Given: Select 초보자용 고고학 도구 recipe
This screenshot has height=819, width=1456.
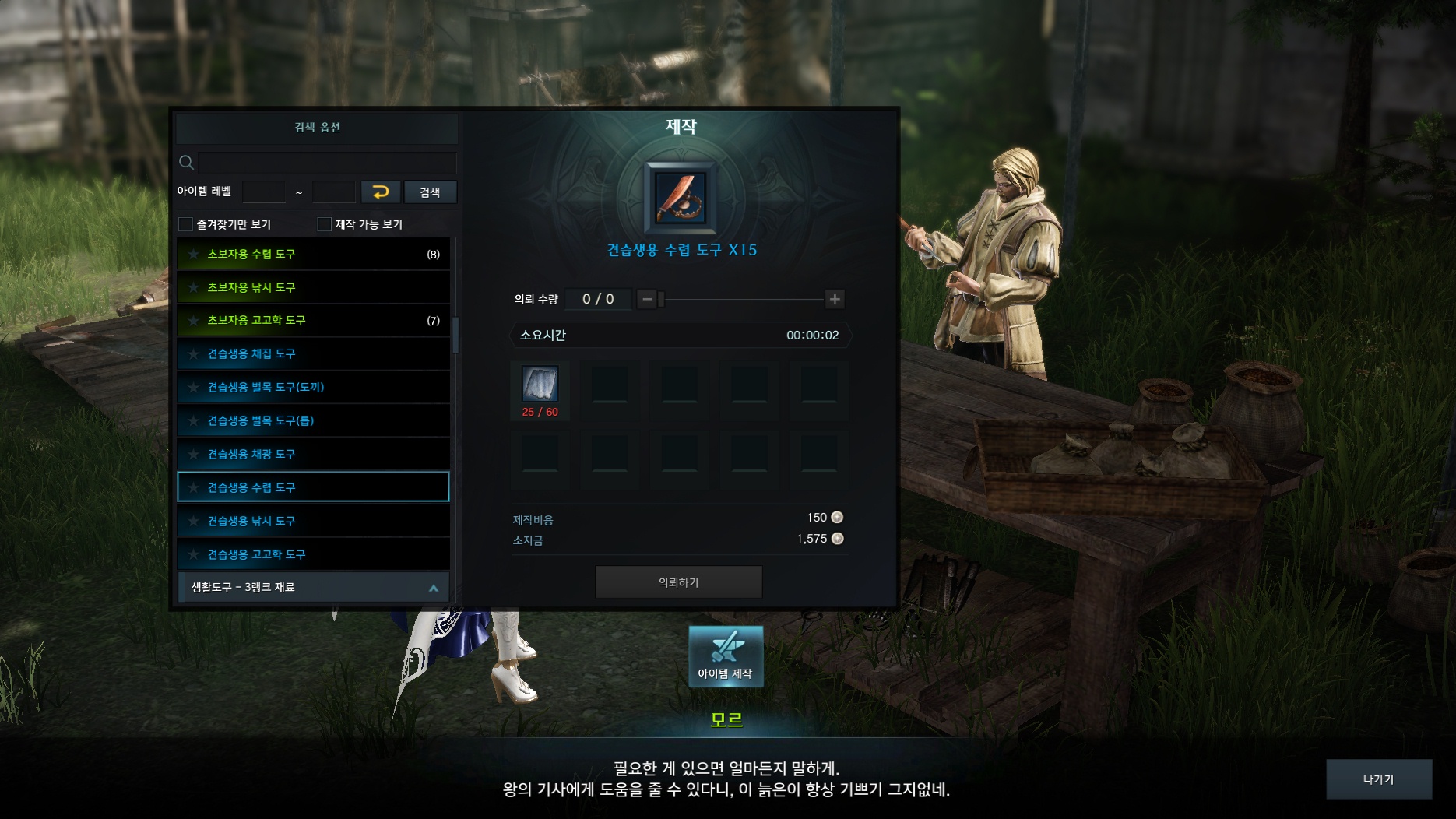Looking at the screenshot, I should 313,321.
